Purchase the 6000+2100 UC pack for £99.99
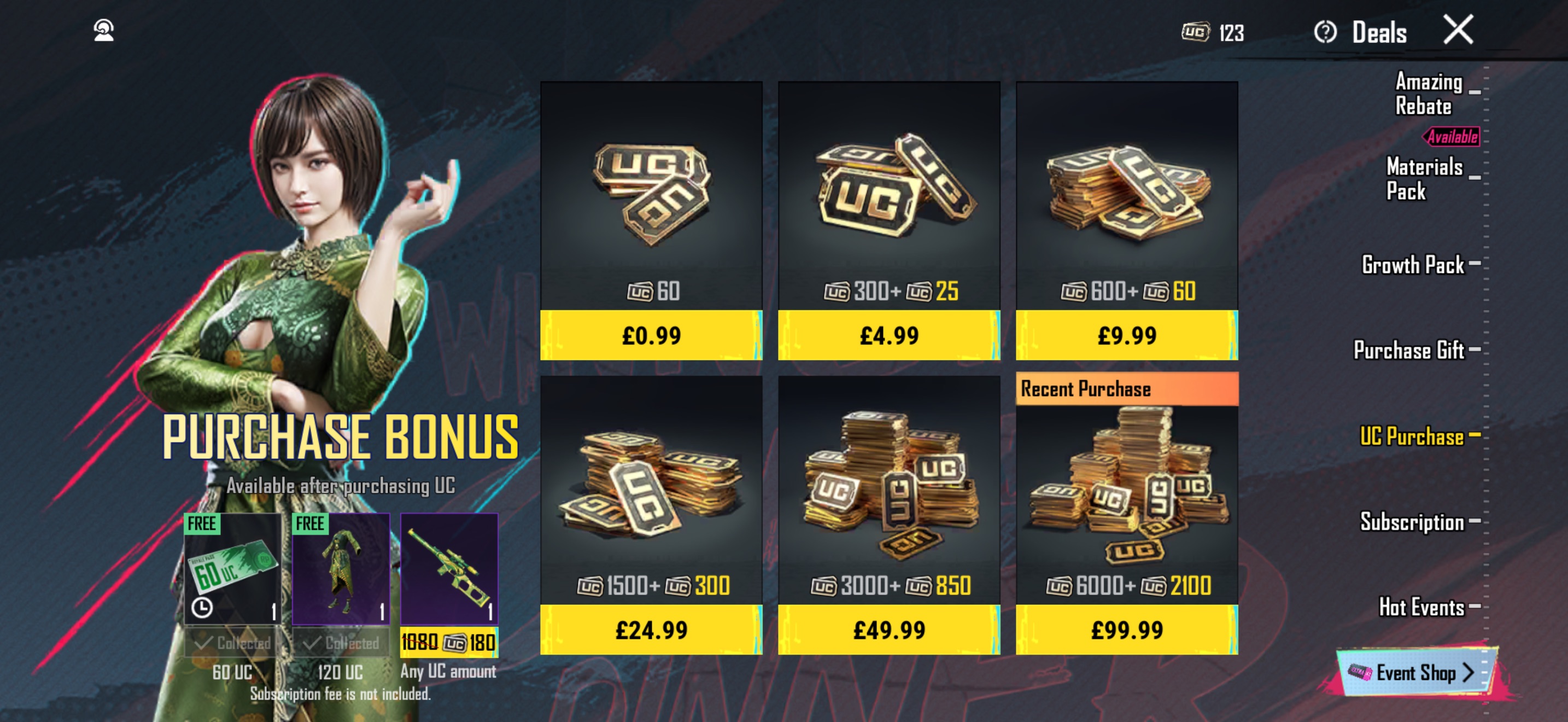This screenshot has height=722, width=1568. pyautogui.click(x=1126, y=629)
